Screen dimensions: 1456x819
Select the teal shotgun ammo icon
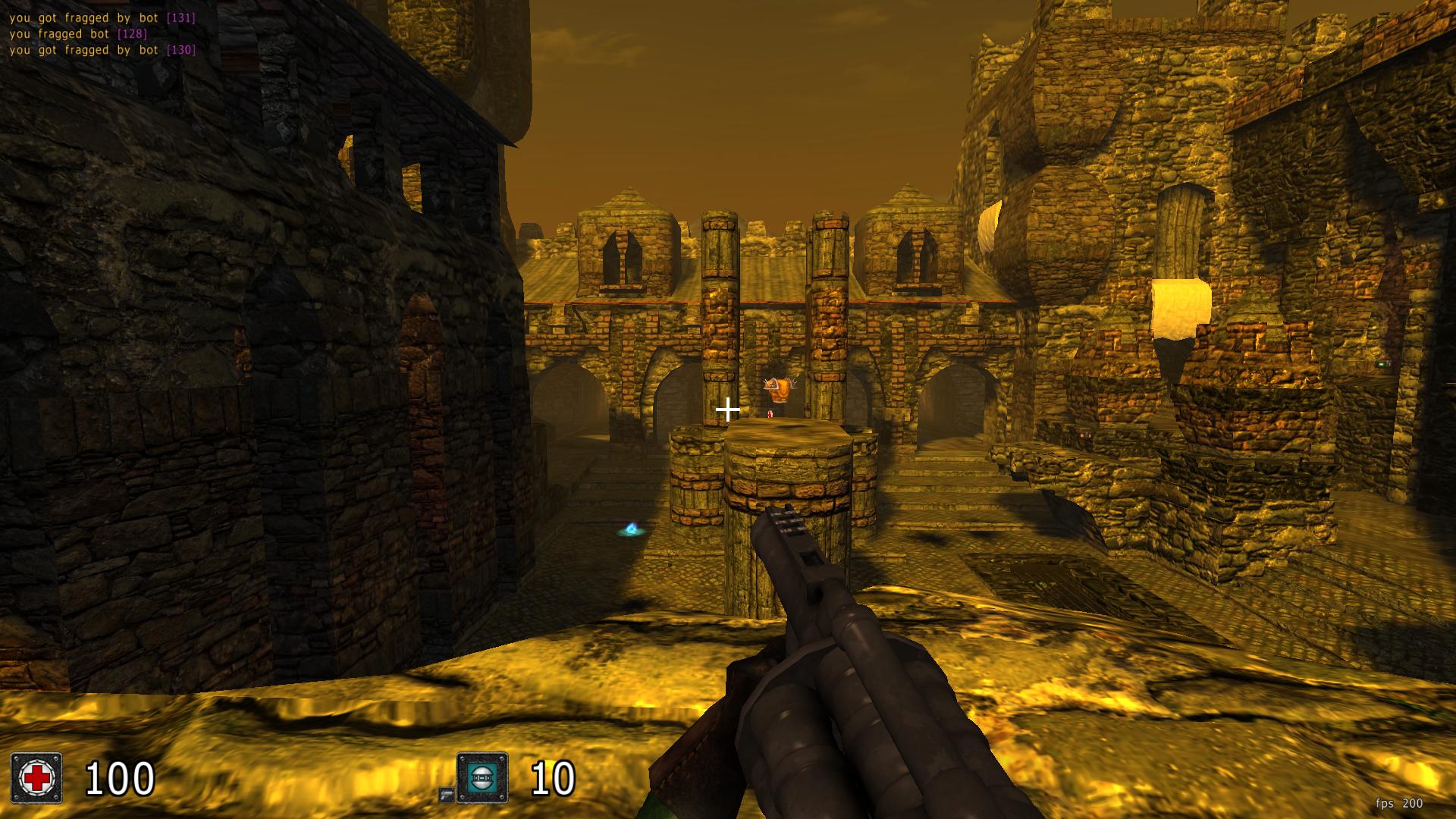click(482, 777)
